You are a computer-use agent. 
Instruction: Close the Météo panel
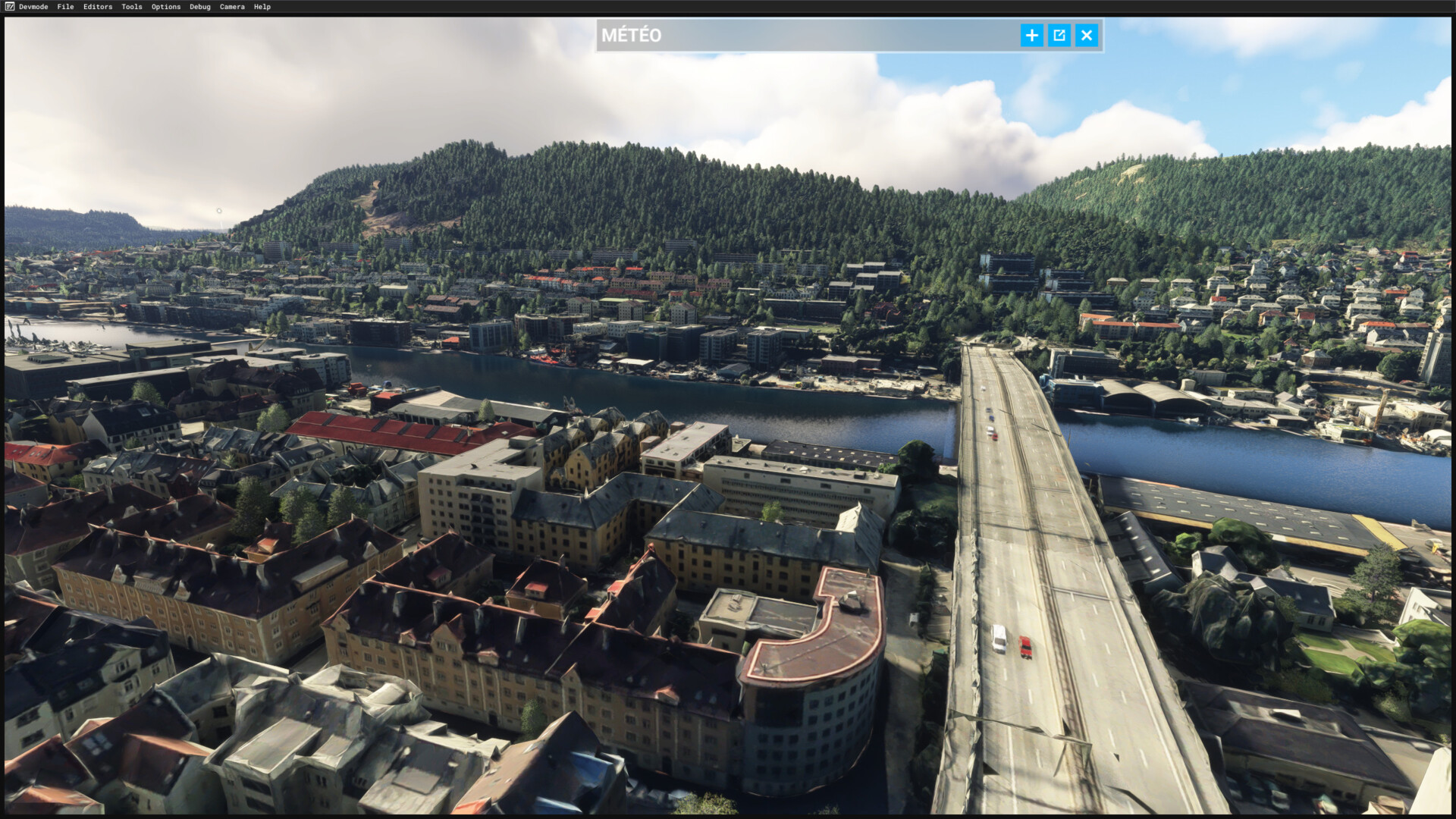1087,35
